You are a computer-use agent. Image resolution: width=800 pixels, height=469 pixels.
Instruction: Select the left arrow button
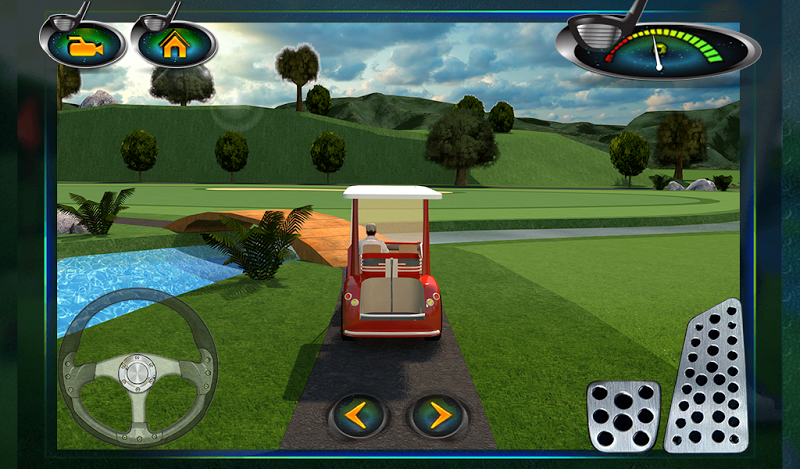tap(359, 414)
